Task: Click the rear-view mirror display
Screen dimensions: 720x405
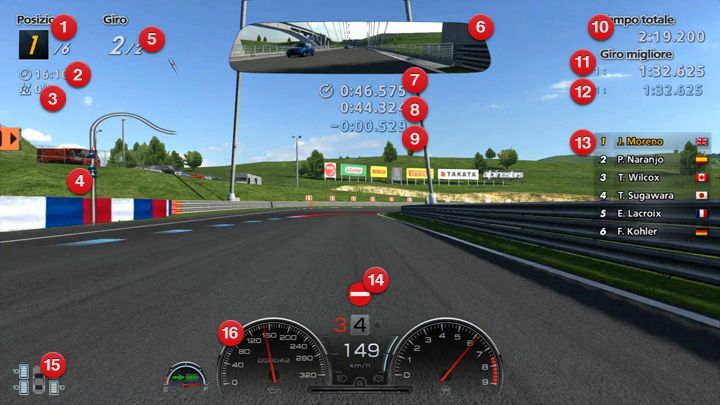Action: [x=345, y=46]
